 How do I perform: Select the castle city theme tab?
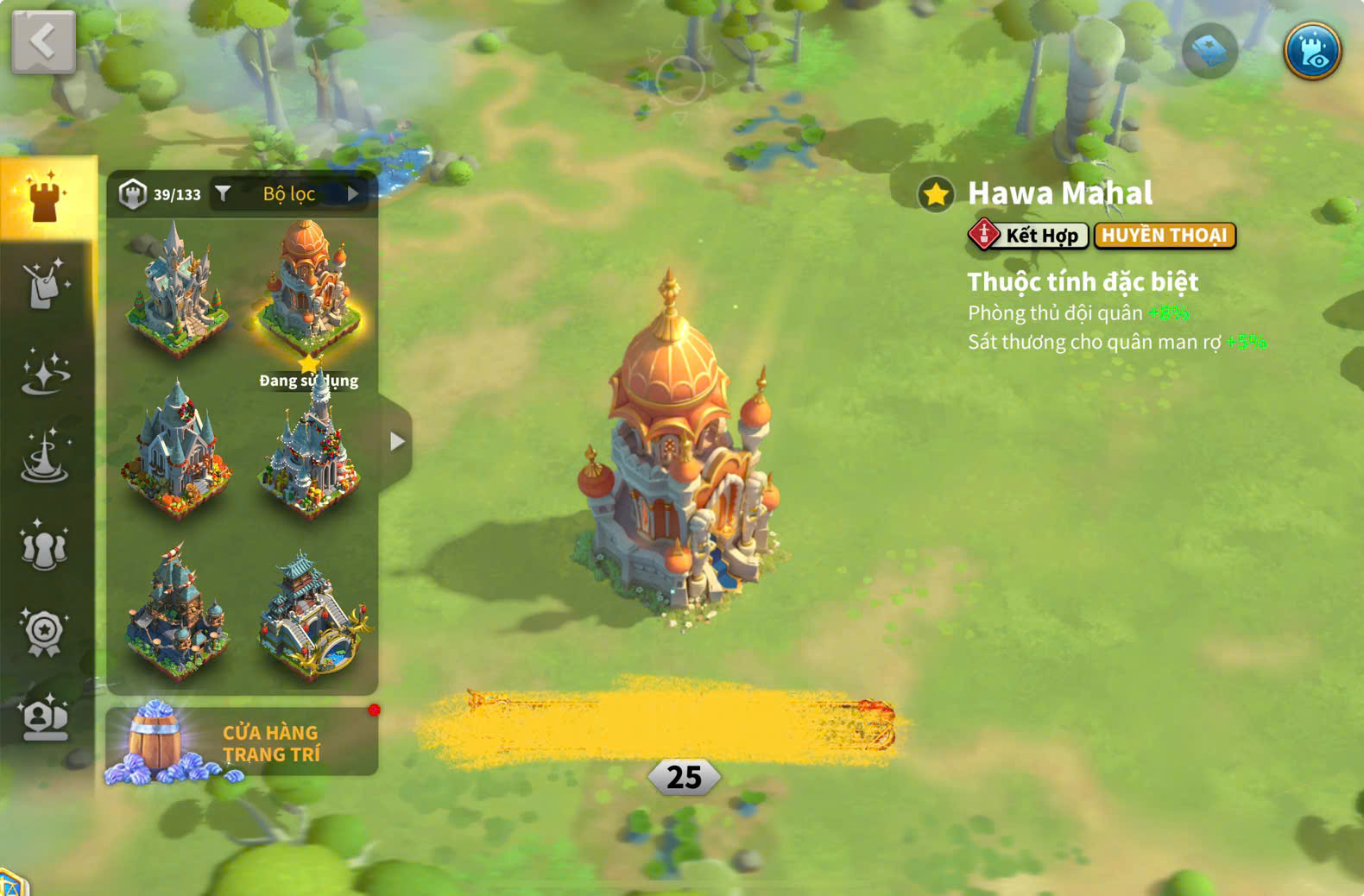(x=45, y=198)
